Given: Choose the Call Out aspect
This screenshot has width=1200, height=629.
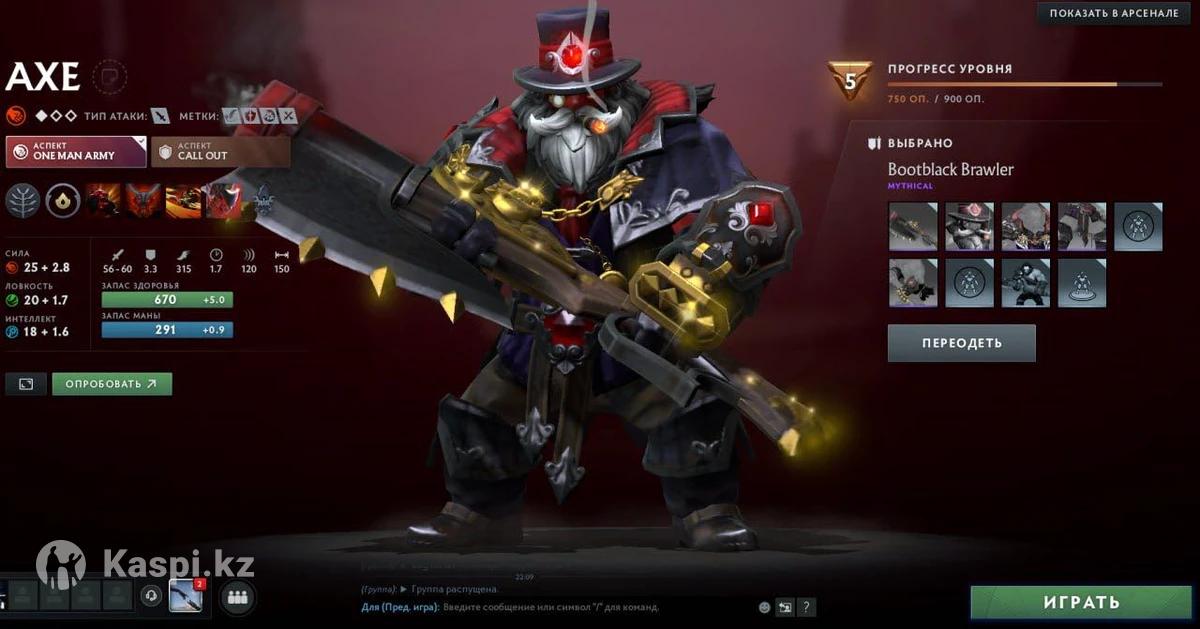Looking at the screenshot, I should coord(221,152).
